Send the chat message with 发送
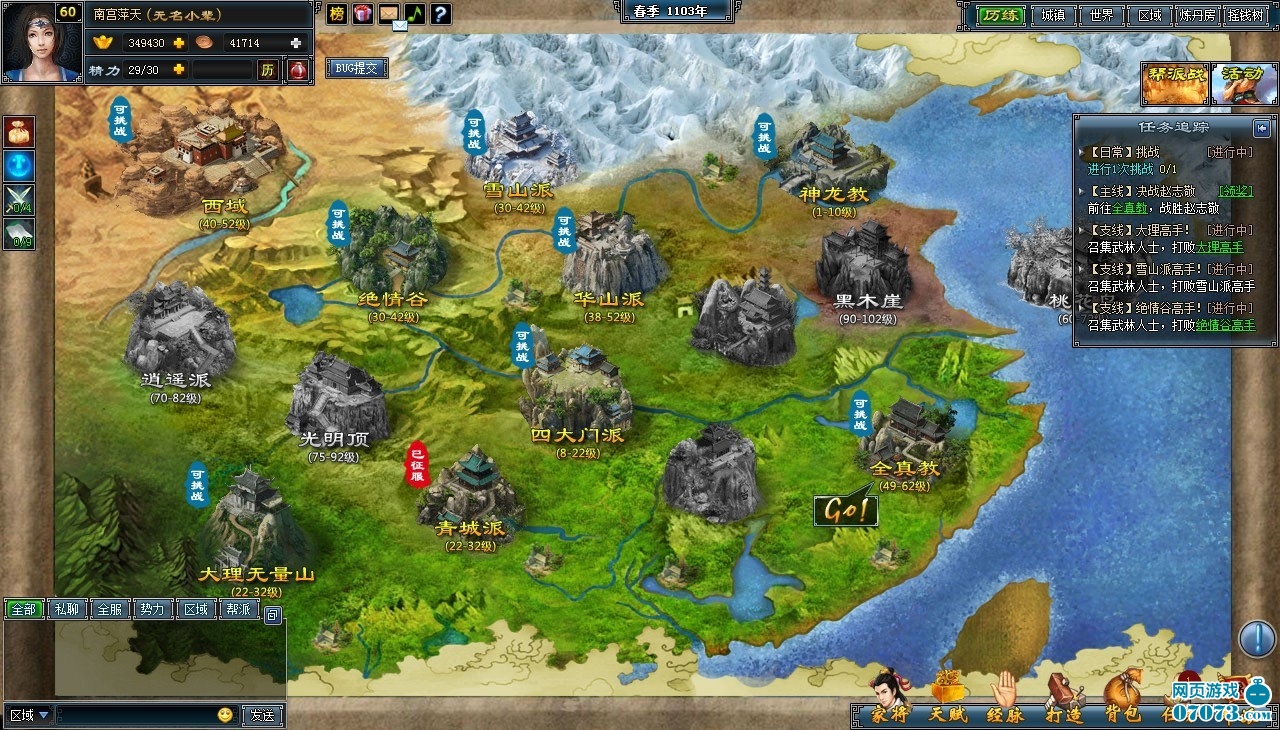 [263, 715]
